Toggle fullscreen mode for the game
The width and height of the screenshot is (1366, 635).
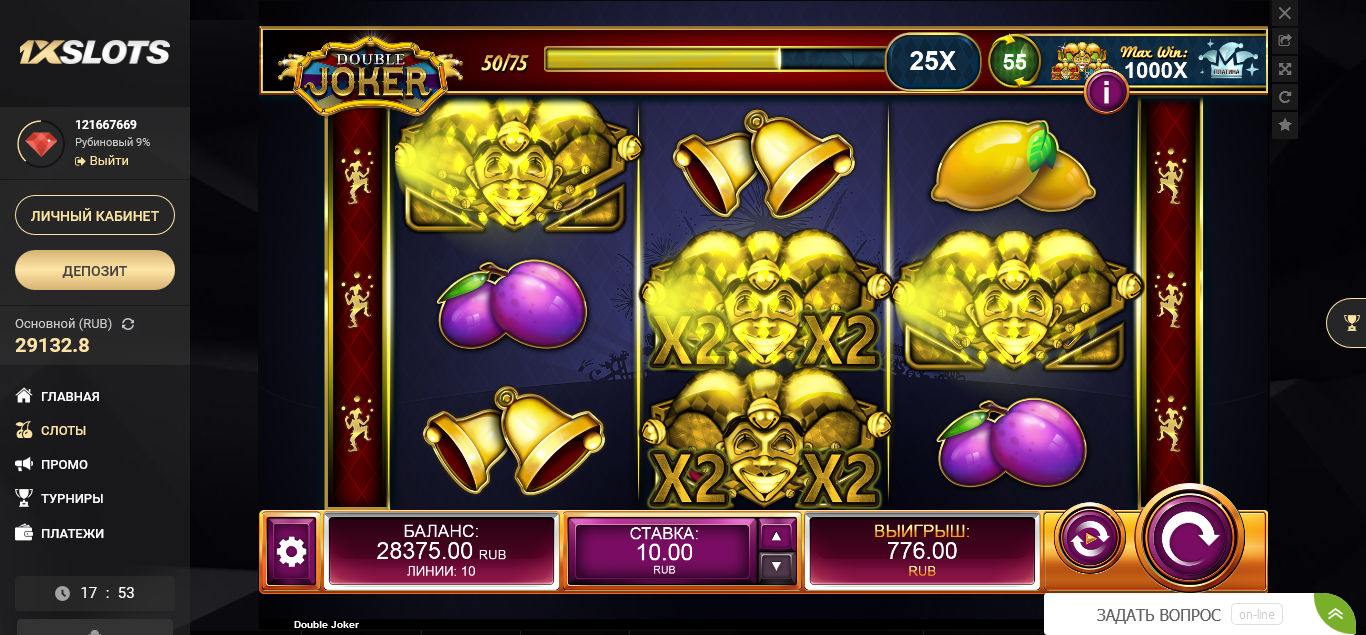(1285, 69)
